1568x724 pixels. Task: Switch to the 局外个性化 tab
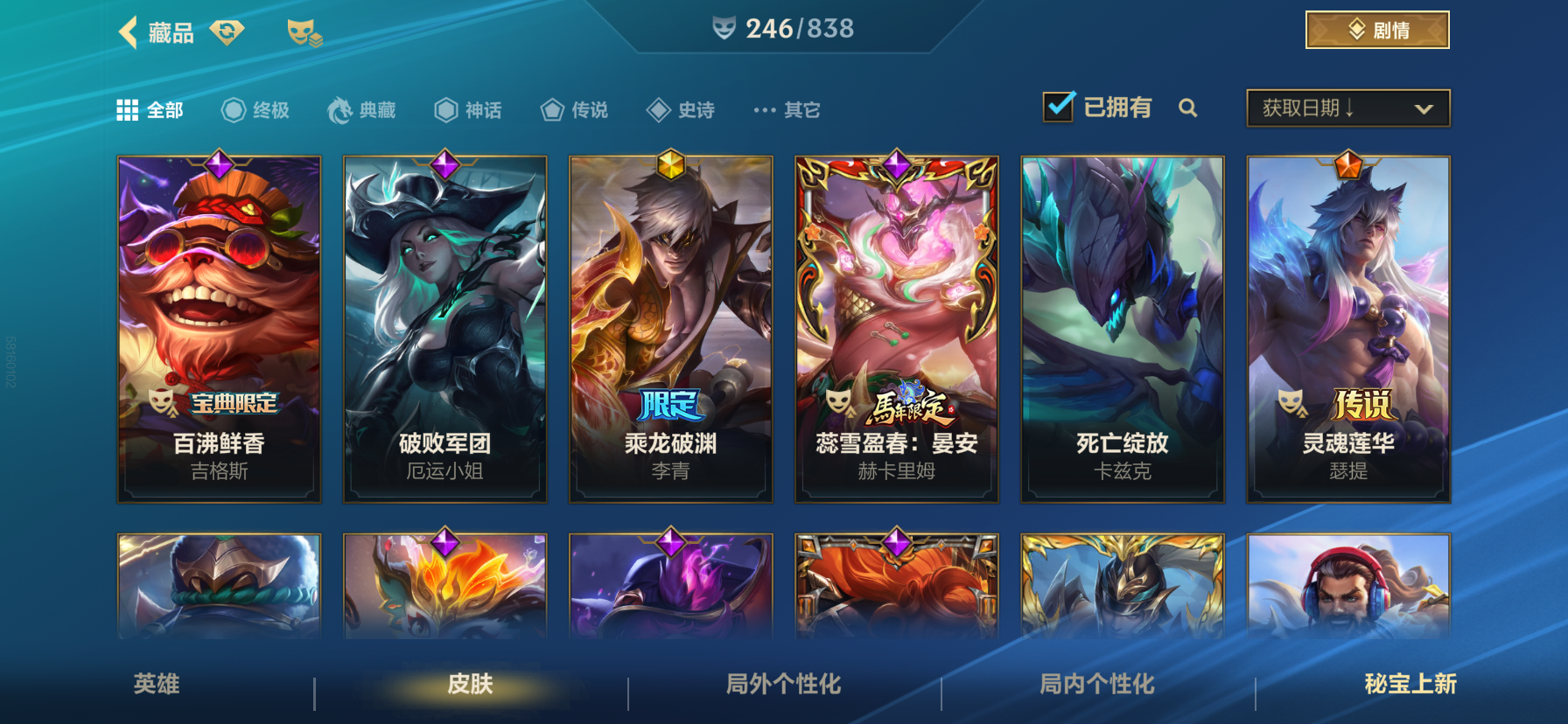coord(782,686)
